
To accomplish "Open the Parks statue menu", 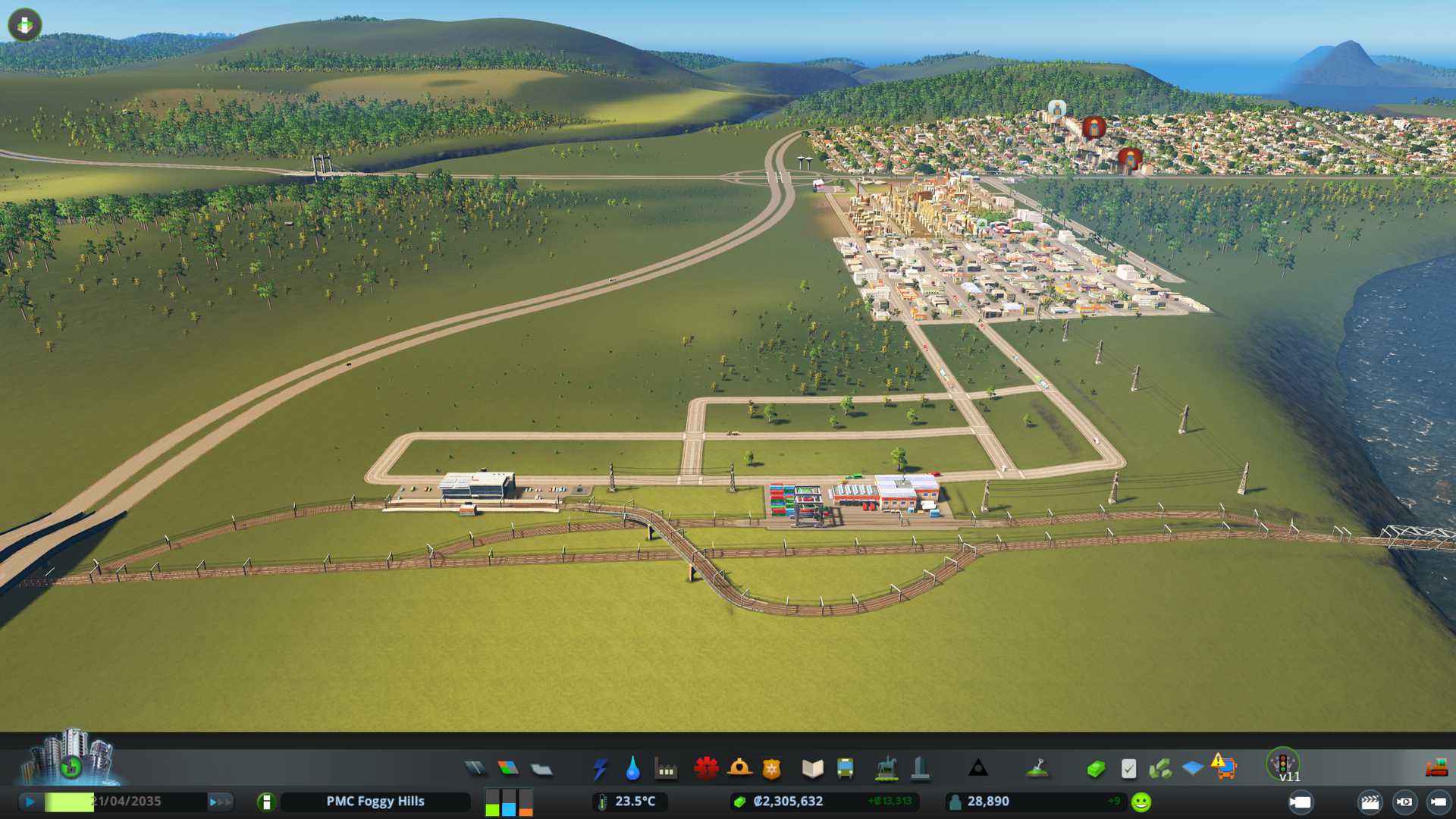I will (x=886, y=769).
